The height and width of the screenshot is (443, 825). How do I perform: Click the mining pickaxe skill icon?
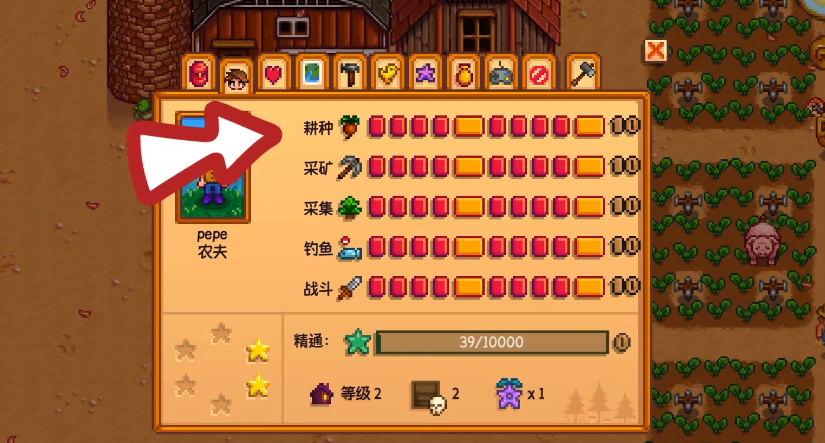(350, 166)
